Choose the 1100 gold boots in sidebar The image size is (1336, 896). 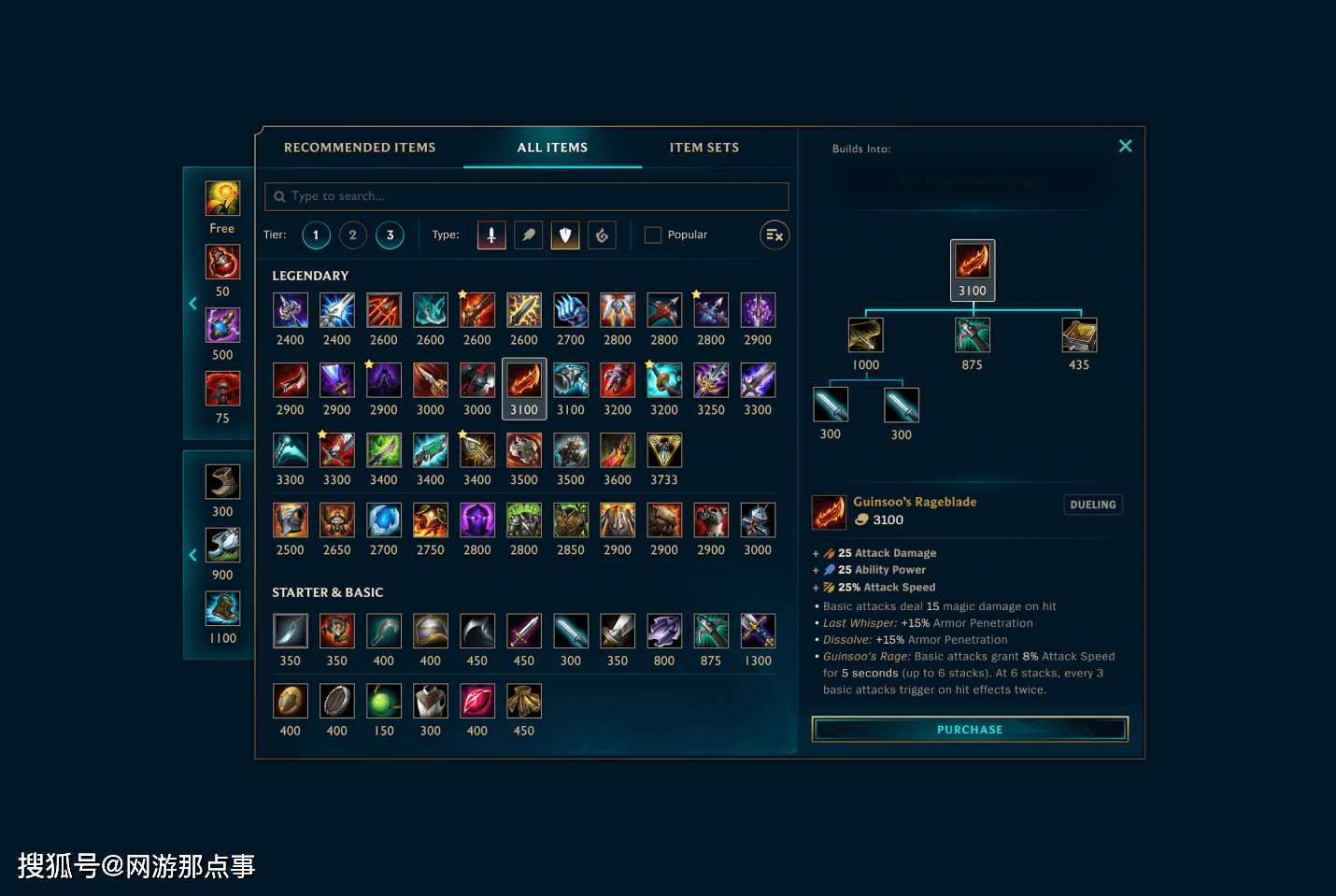point(222,609)
